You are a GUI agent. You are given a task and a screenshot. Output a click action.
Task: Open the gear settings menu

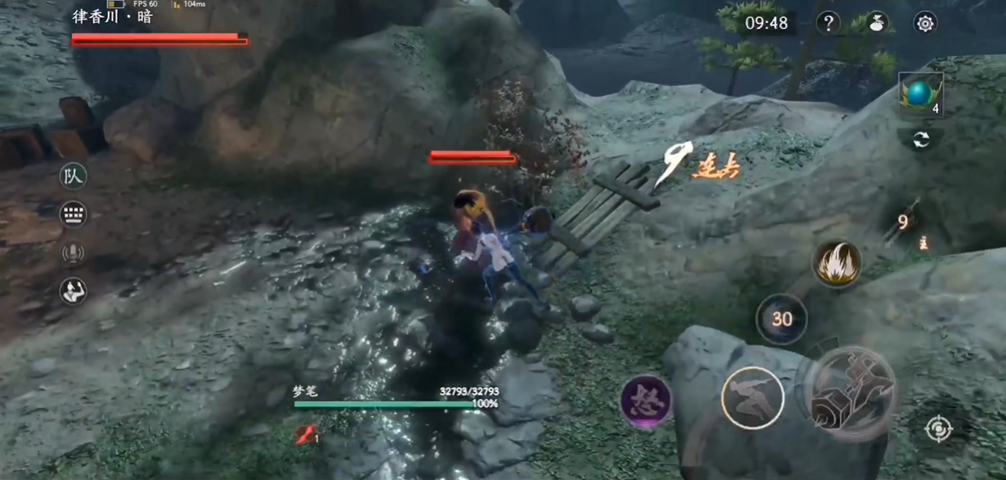(x=926, y=23)
